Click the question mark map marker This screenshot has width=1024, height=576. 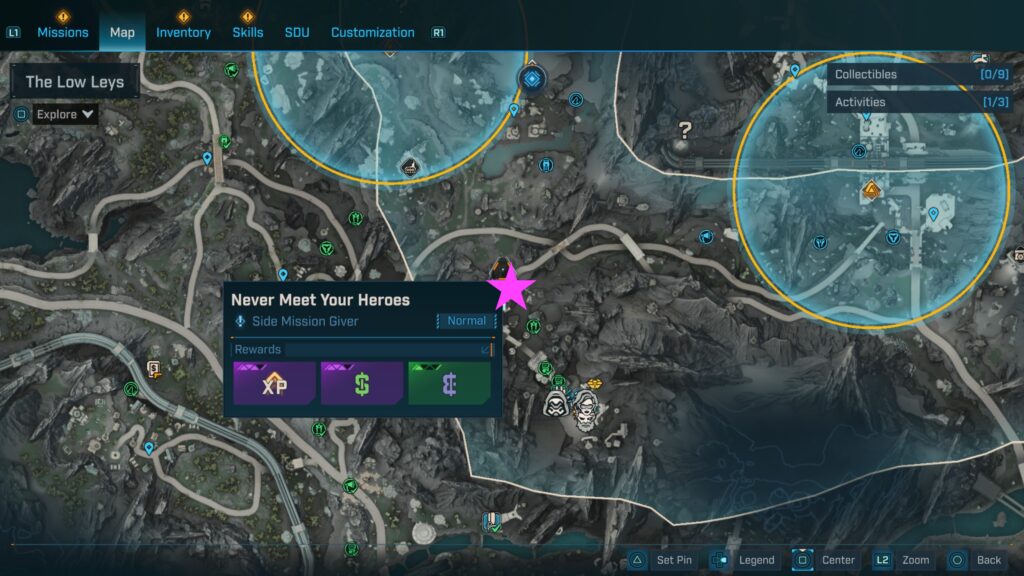coord(685,129)
